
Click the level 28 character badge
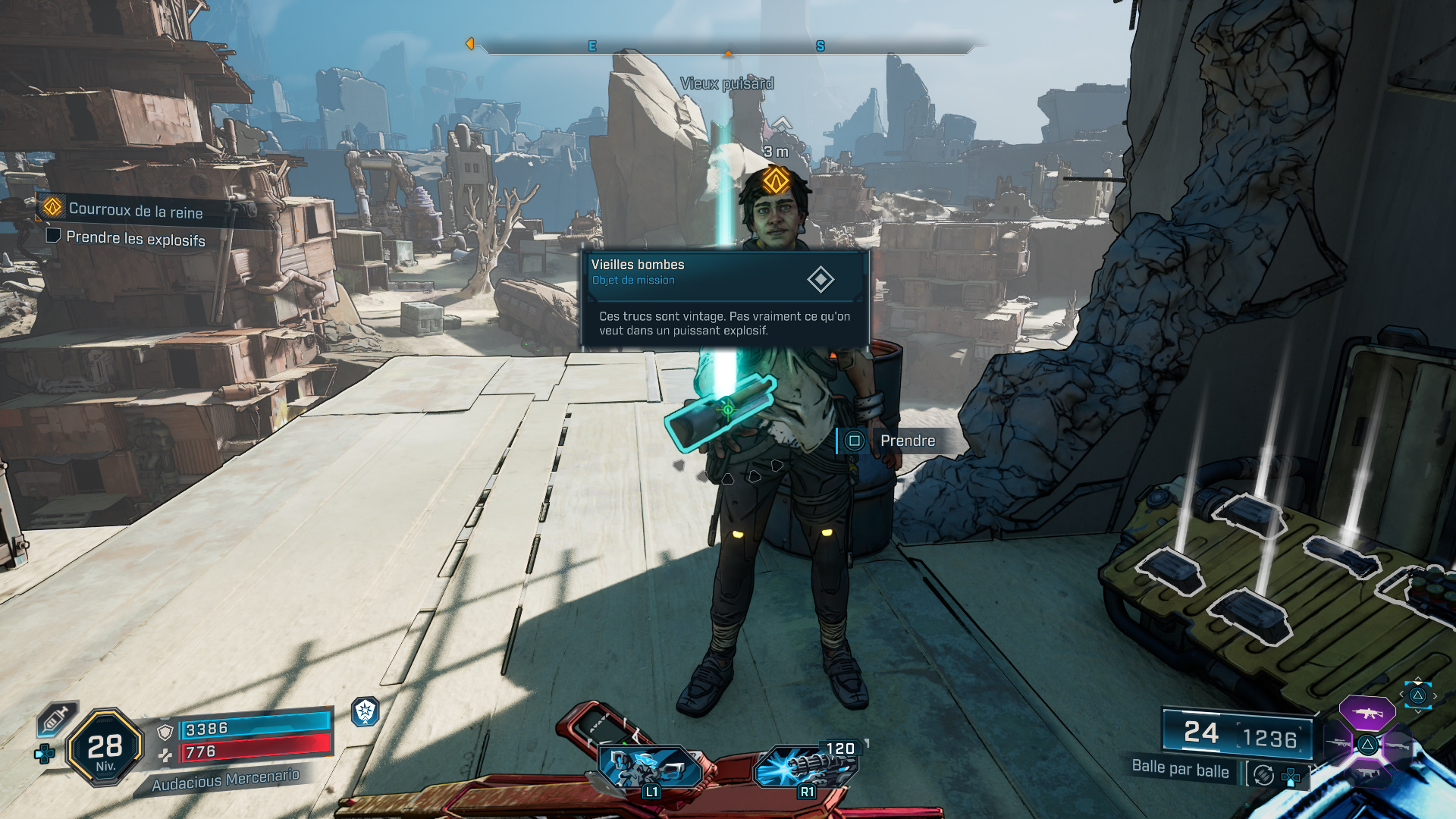(x=105, y=748)
